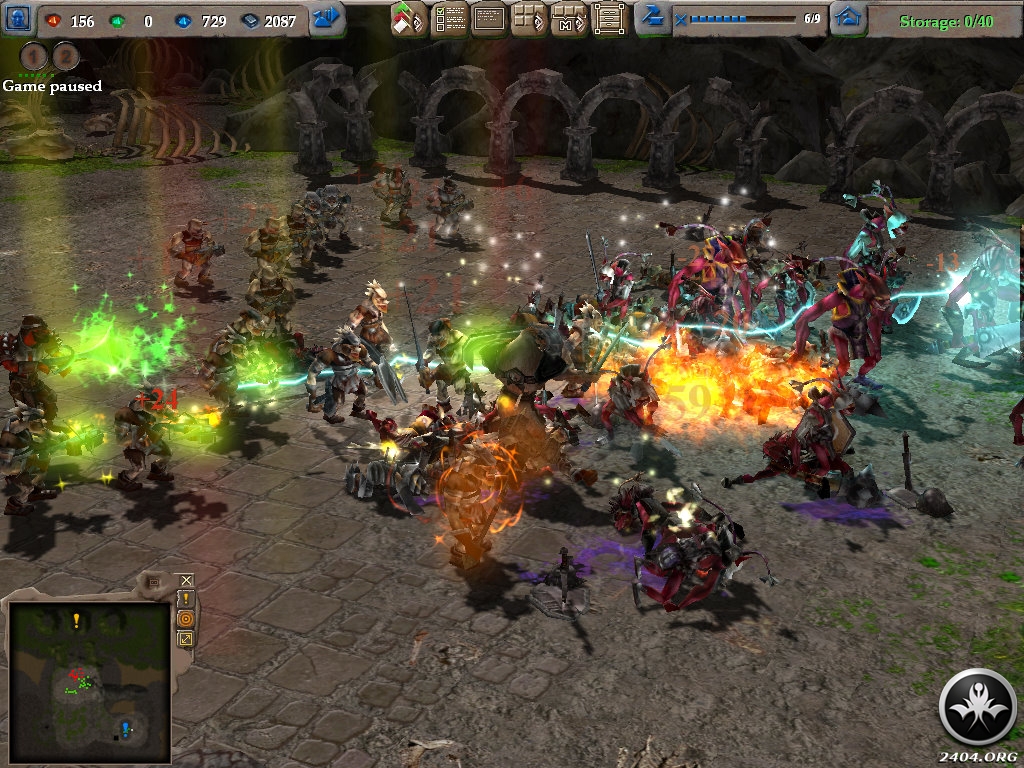1024x768 pixels.
Task: Click the blue arrow button beside resources
Action: pos(326,19)
